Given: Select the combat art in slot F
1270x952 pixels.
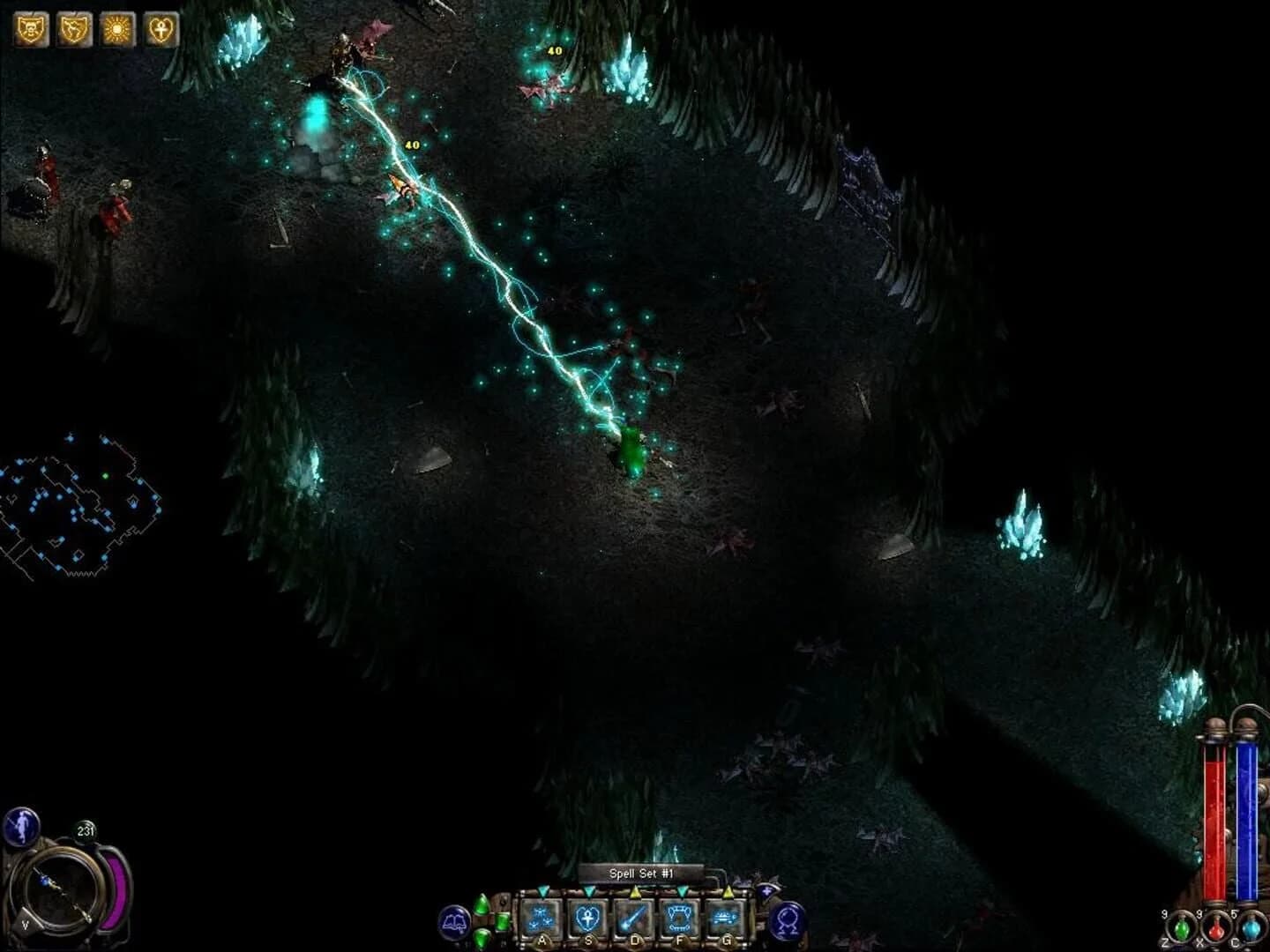Looking at the screenshot, I should [x=680, y=917].
